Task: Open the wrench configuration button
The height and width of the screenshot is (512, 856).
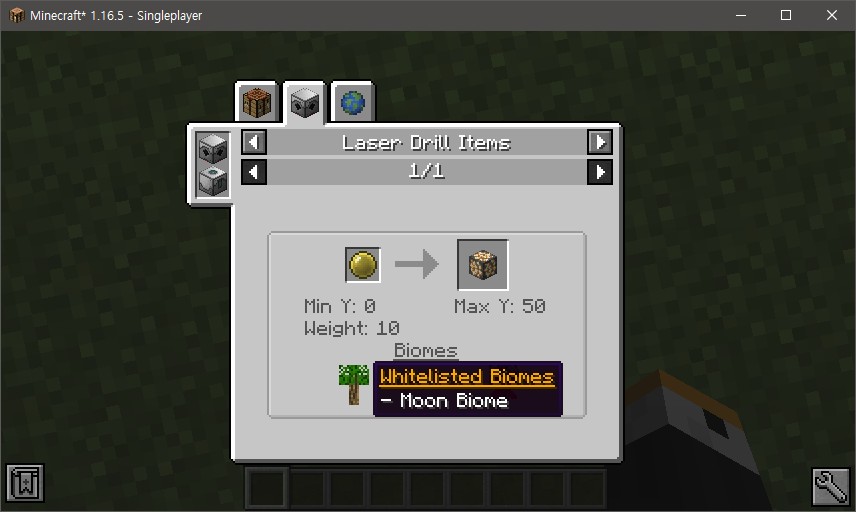Action: coord(830,485)
